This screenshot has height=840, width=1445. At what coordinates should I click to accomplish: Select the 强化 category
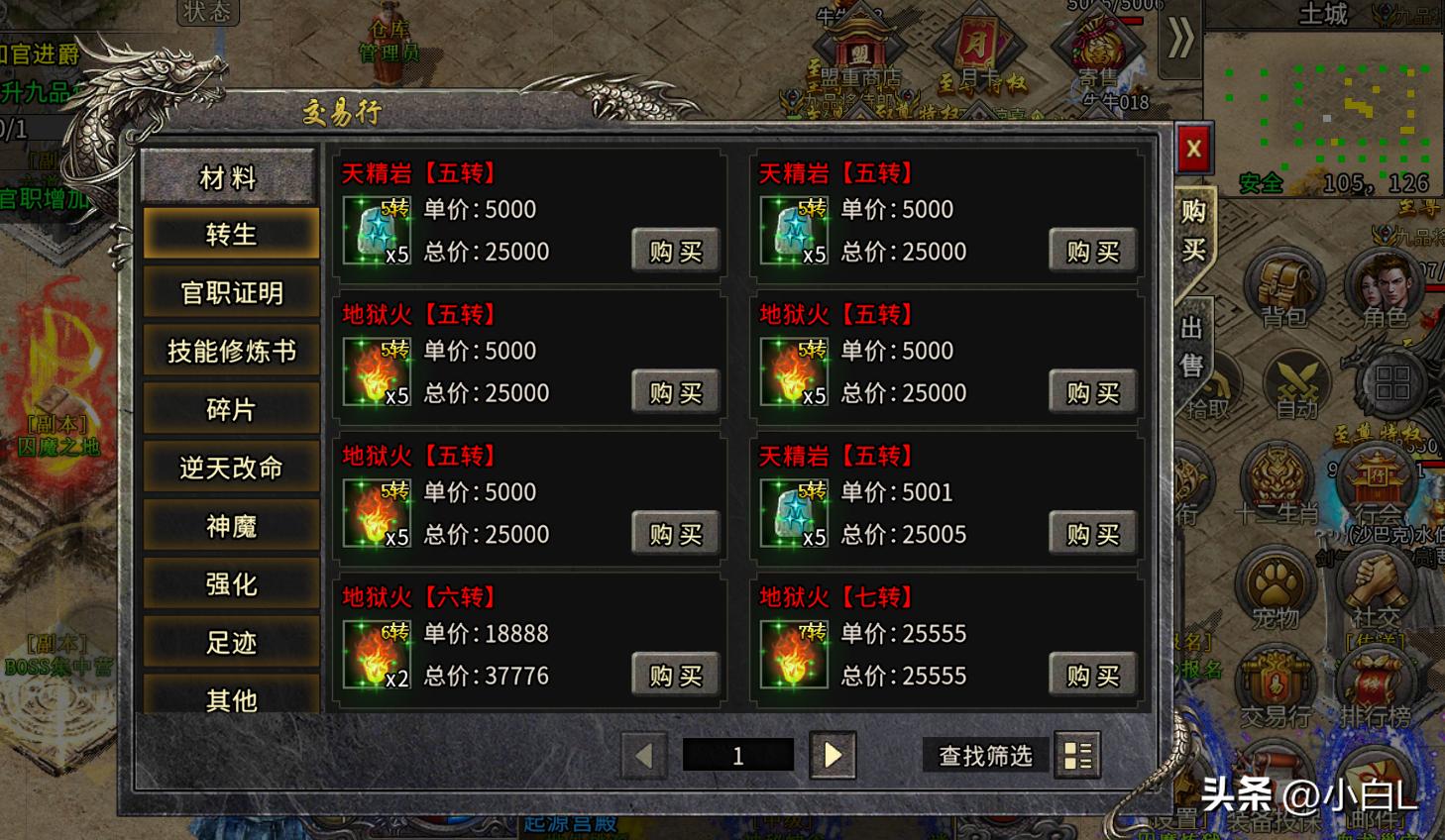231,584
